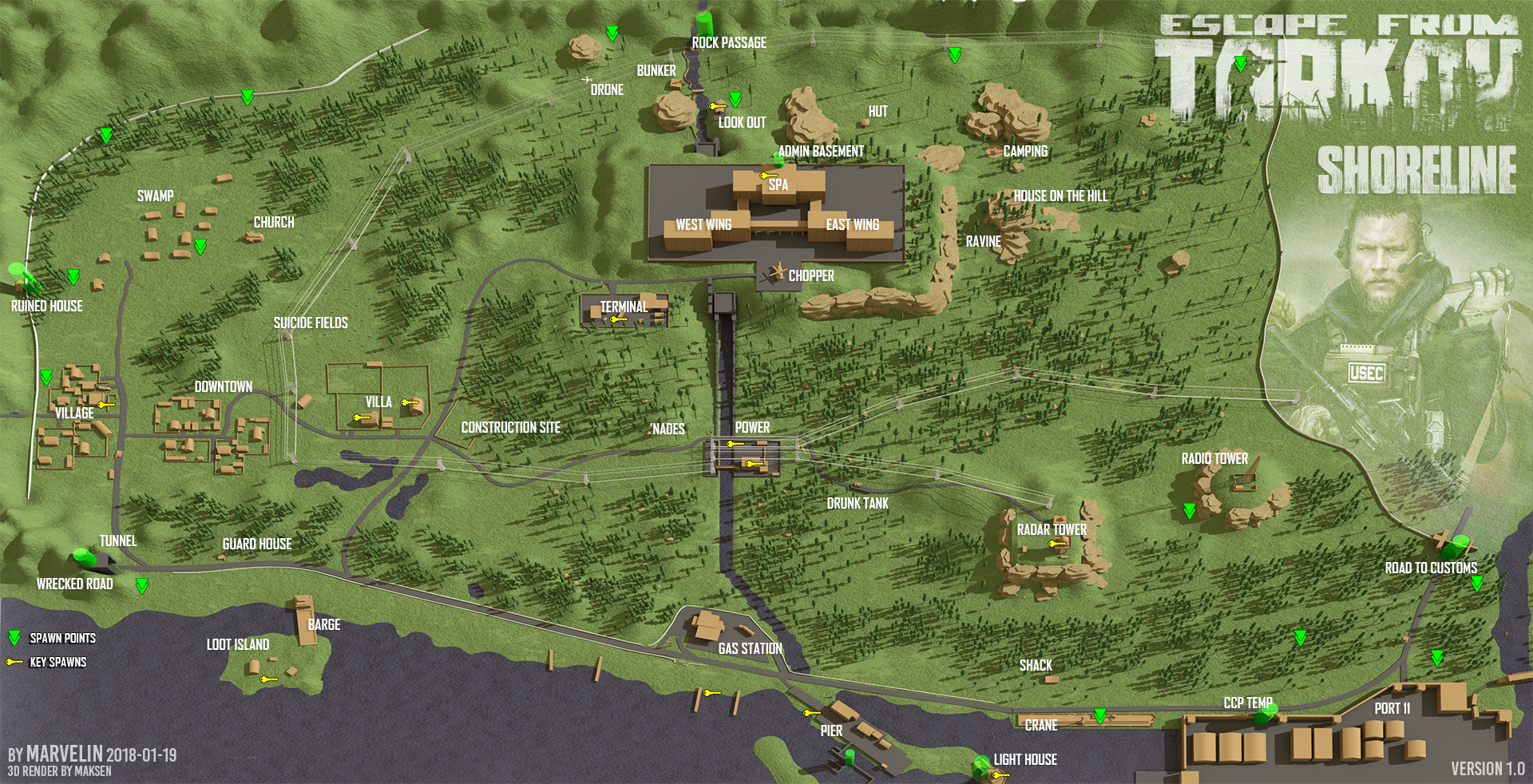Image resolution: width=1533 pixels, height=784 pixels.
Task: Click the East Wing label
Action: [853, 224]
